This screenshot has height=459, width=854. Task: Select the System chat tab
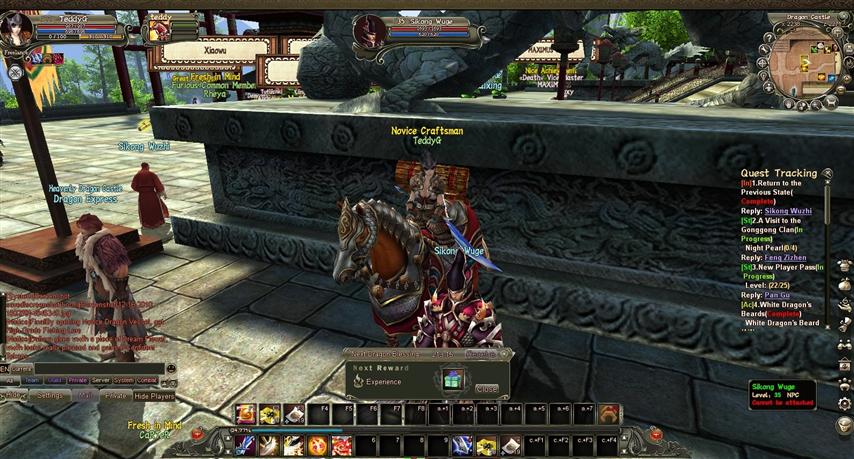[123, 381]
